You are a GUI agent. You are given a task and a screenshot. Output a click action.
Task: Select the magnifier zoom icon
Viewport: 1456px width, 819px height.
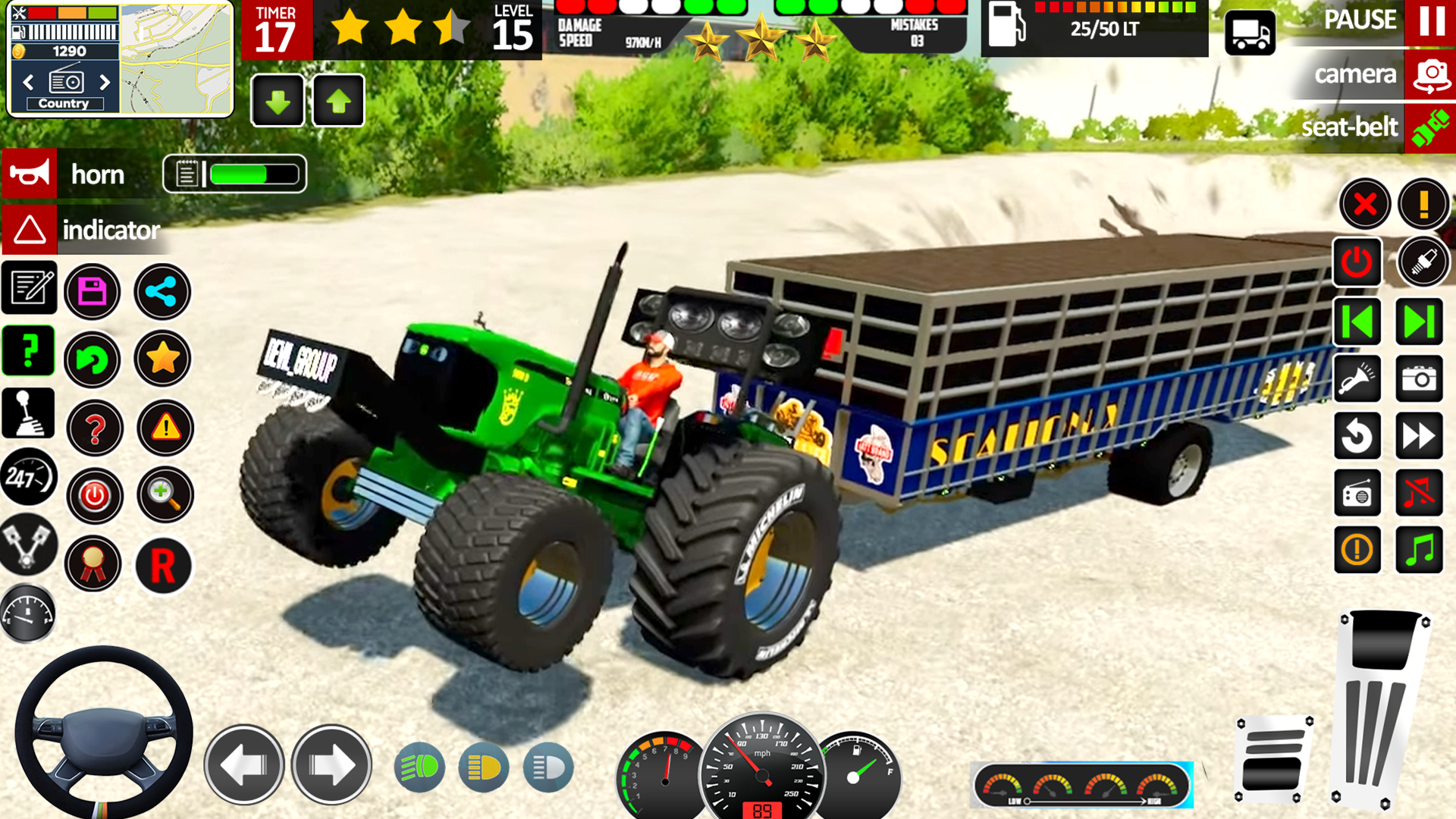pyautogui.click(x=165, y=495)
